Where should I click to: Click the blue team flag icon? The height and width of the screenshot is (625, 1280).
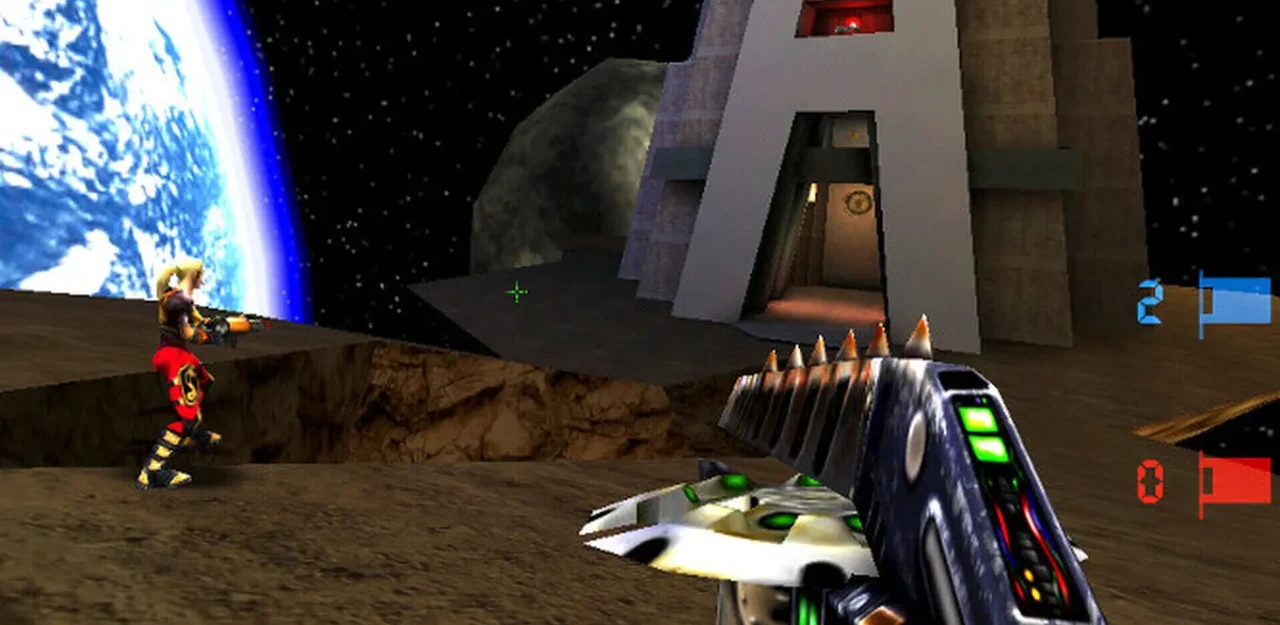tap(1234, 302)
